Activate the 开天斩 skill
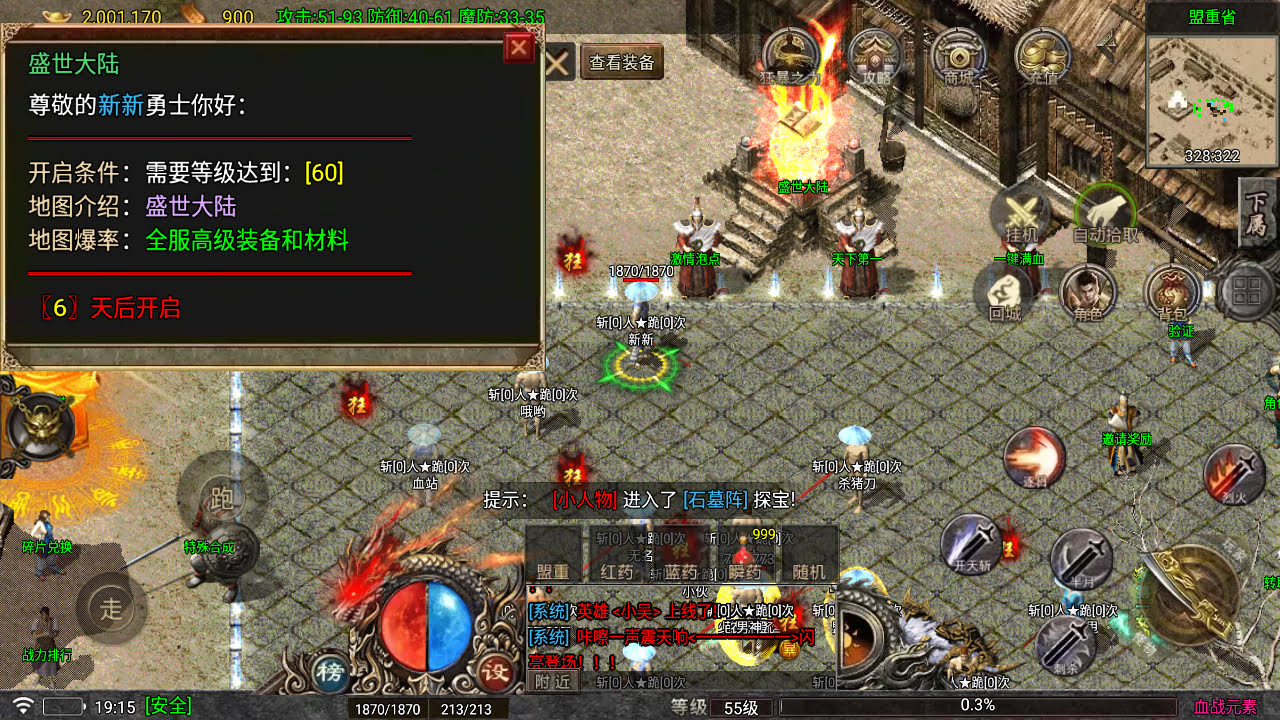This screenshot has height=720, width=1280. click(971, 544)
